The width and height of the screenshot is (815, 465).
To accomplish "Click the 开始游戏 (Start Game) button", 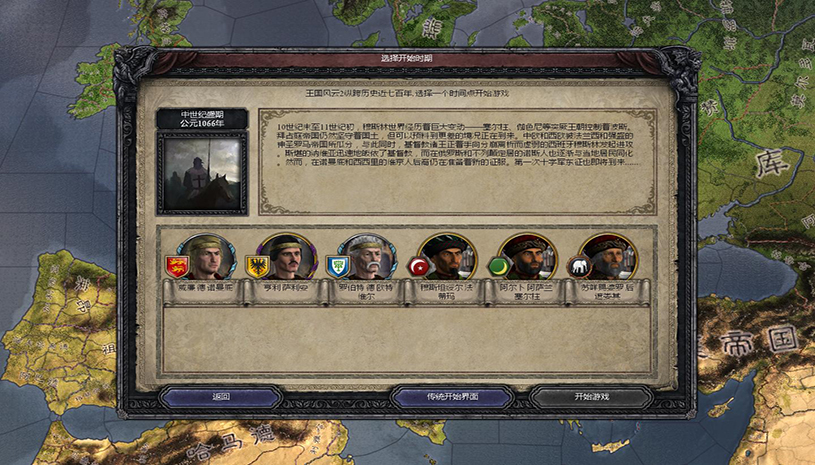I will coord(591,396).
